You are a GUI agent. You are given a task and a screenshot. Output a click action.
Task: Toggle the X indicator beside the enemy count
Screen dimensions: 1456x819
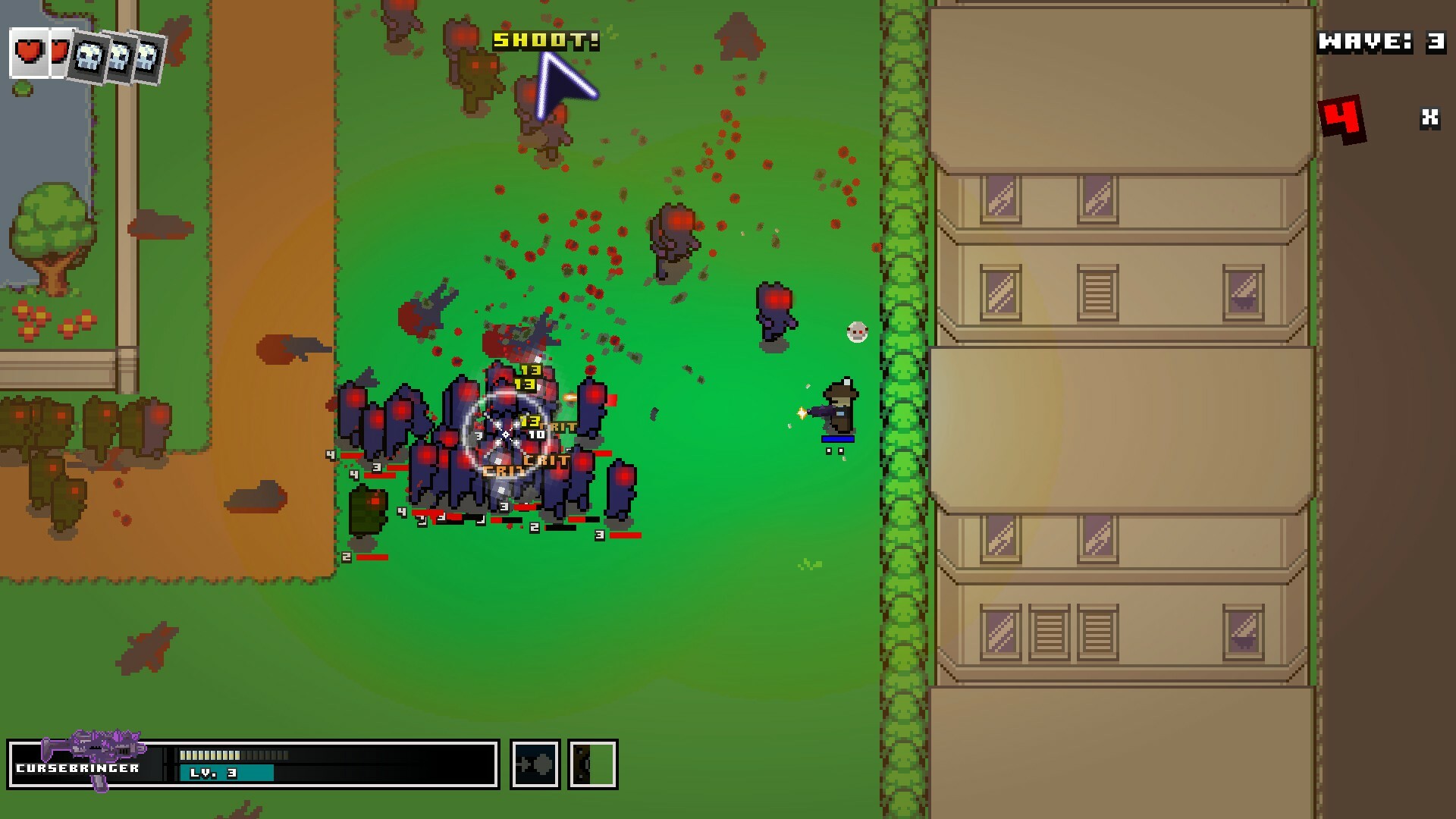click(1429, 118)
